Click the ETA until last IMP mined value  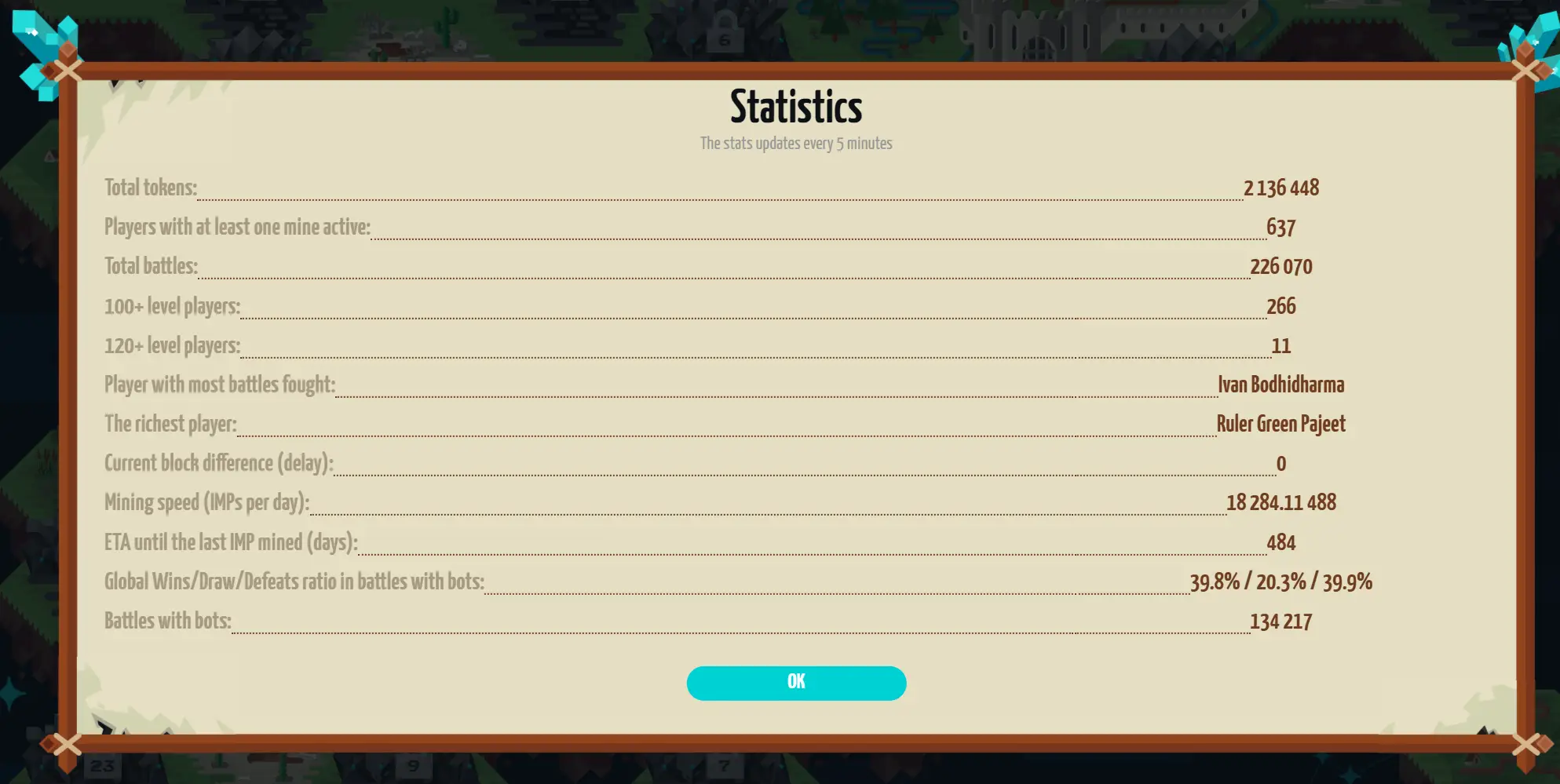[x=1283, y=542]
